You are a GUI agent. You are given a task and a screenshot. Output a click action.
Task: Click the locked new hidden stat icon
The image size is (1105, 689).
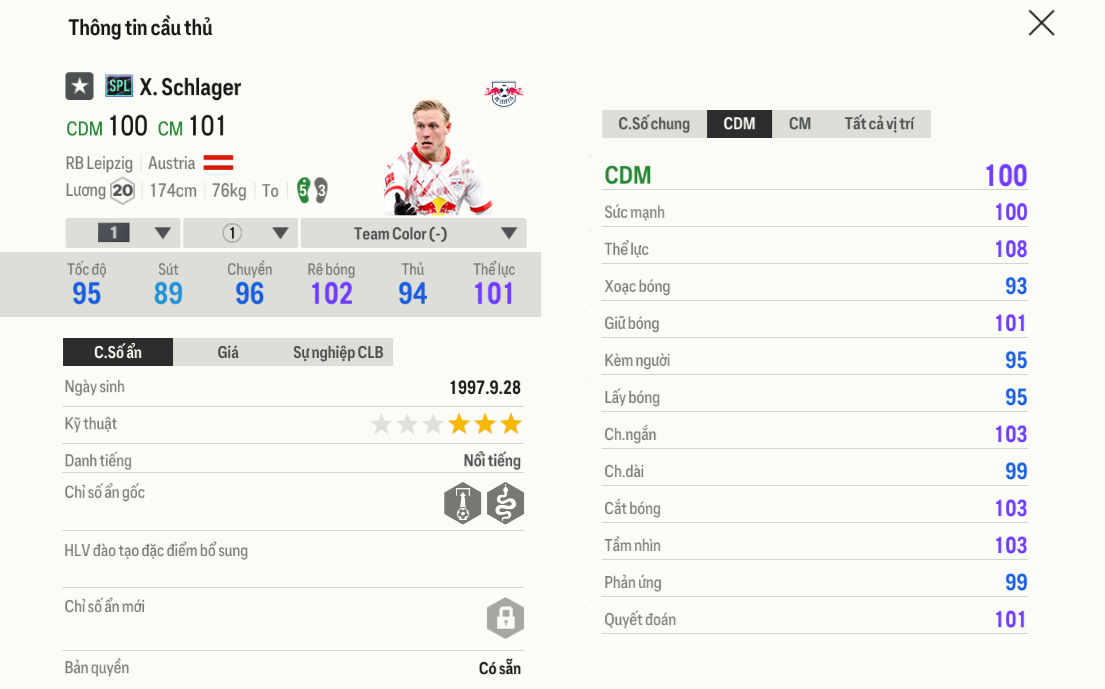click(505, 617)
